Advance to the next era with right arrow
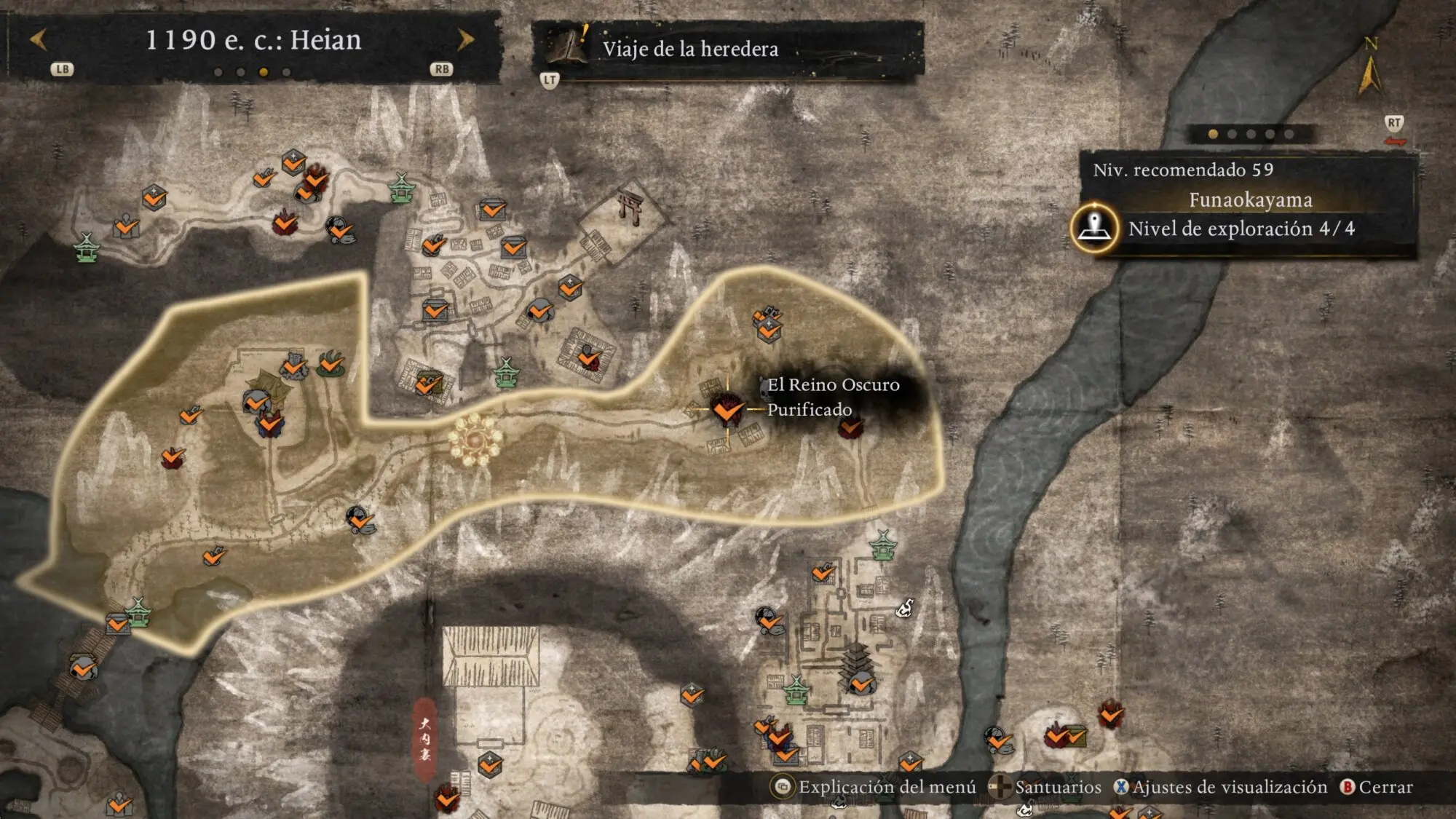This screenshot has height=819, width=1456. point(465,40)
